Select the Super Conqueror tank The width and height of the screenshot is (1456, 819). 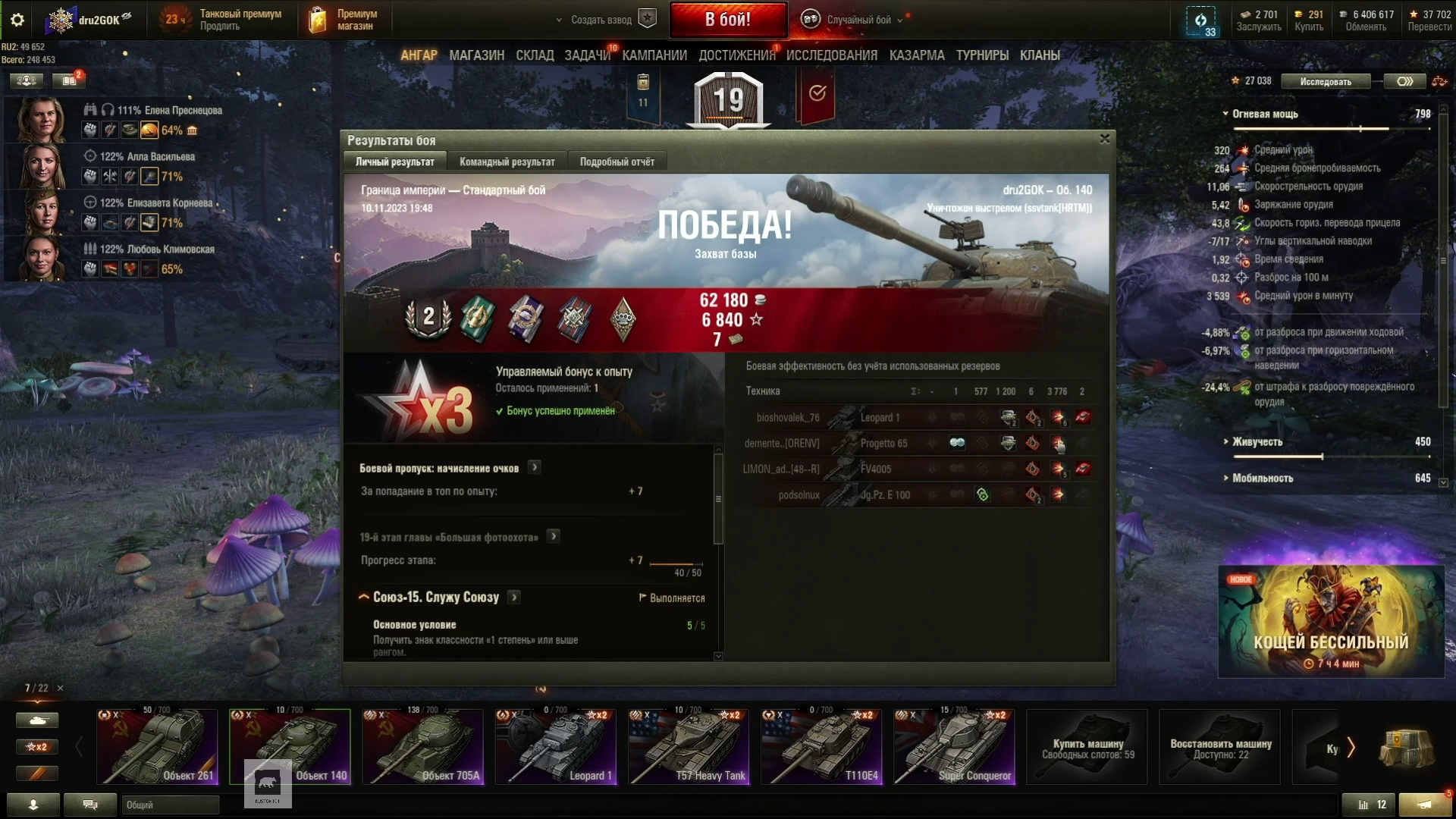pos(954,747)
